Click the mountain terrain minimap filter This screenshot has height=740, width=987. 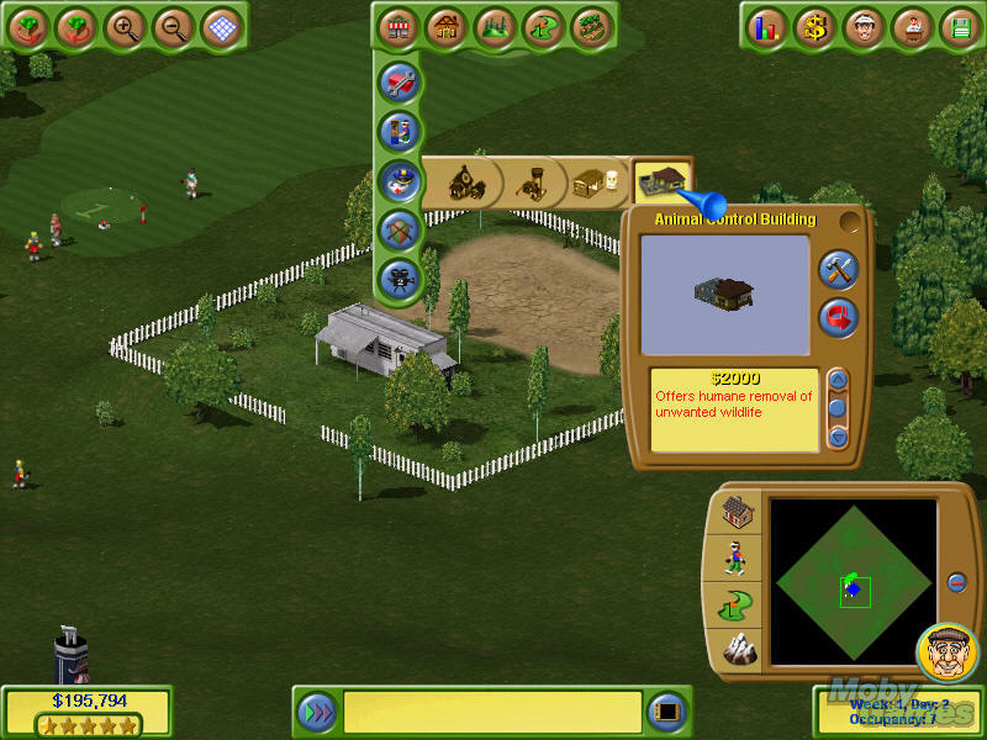coord(739,650)
